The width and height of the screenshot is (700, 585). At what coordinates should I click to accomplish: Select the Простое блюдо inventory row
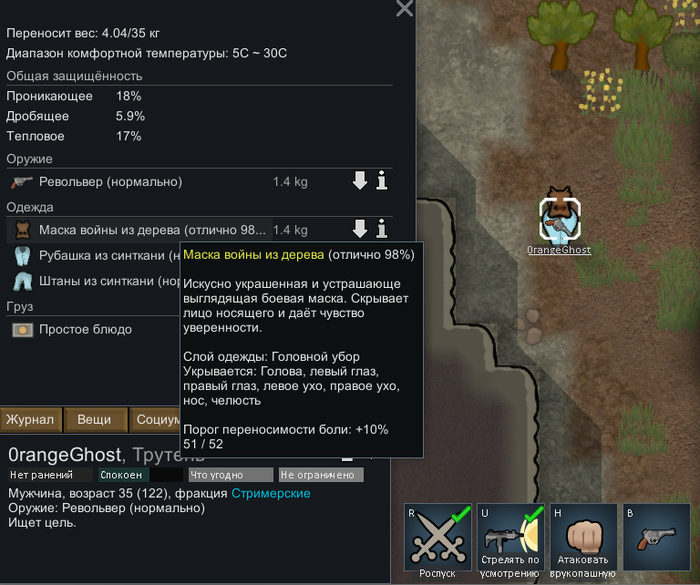click(x=90, y=329)
